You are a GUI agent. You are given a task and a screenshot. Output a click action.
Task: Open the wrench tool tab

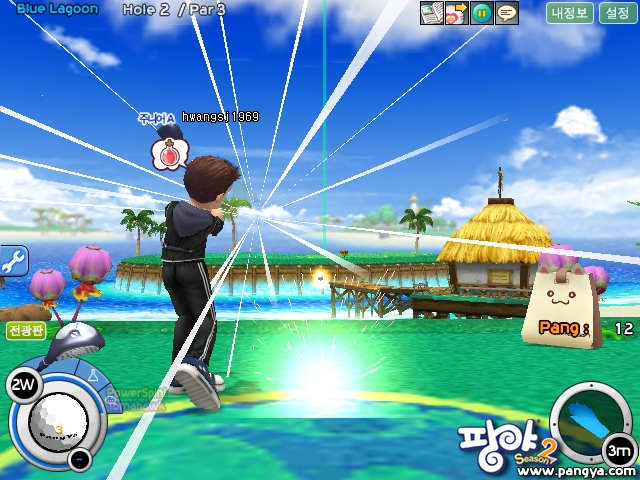(x=13, y=262)
